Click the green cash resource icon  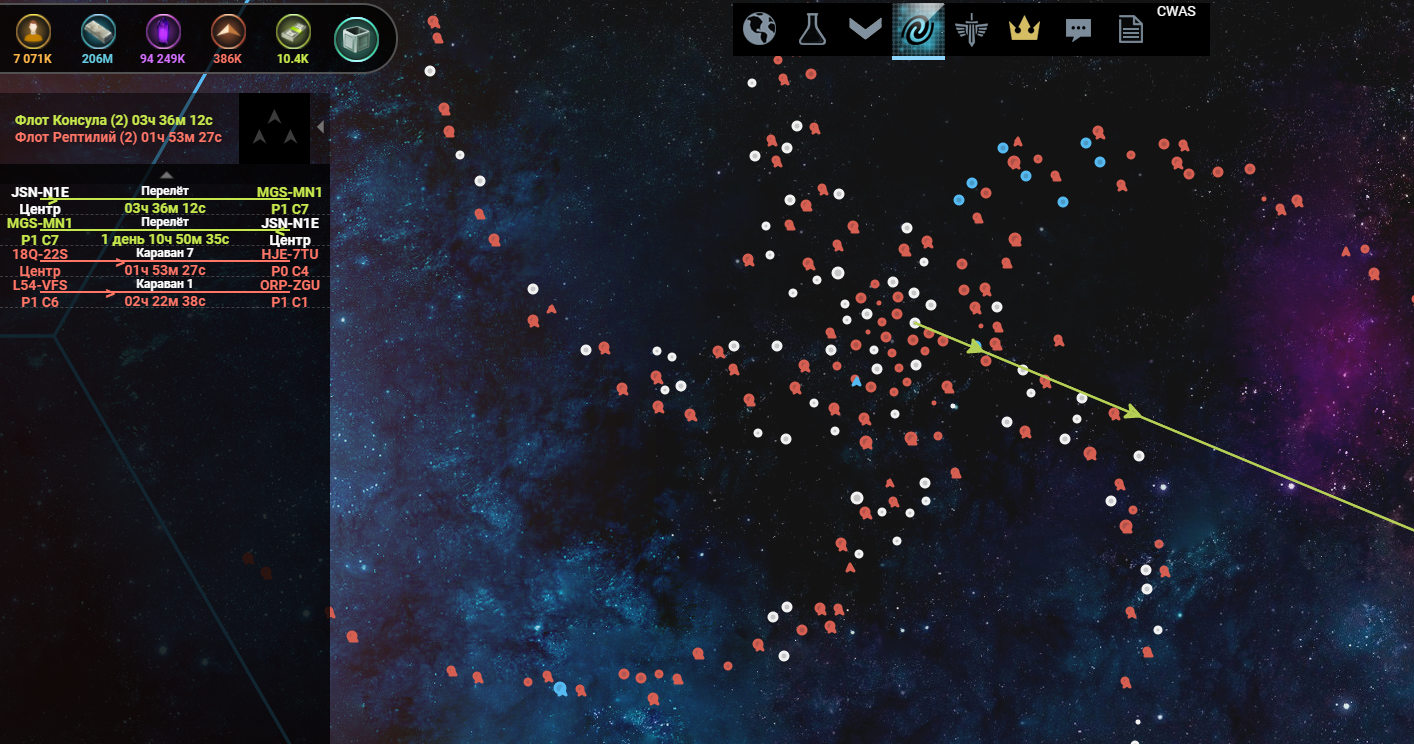[x=292, y=33]
